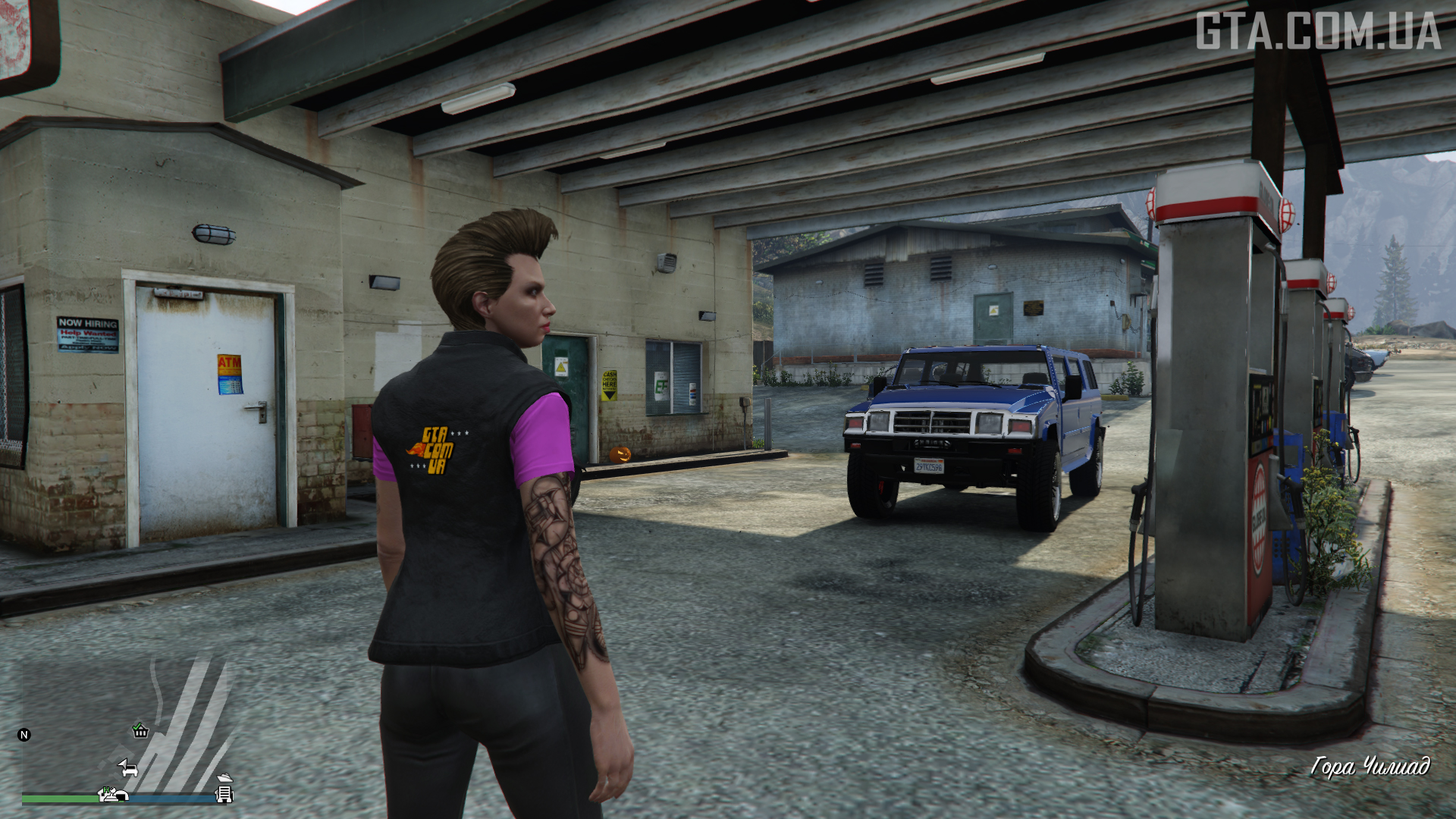Select the store basket blip on minimap

pyautogui.click(x=140, y=730)
